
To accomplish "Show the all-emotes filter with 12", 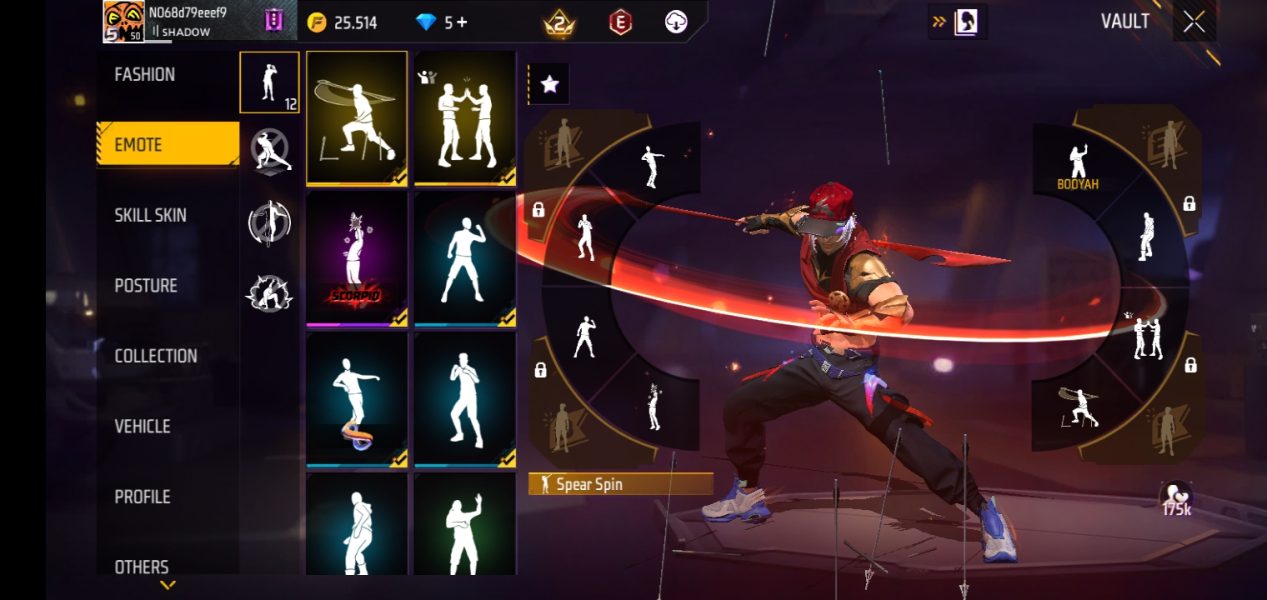I will click(x=270, y=82).
